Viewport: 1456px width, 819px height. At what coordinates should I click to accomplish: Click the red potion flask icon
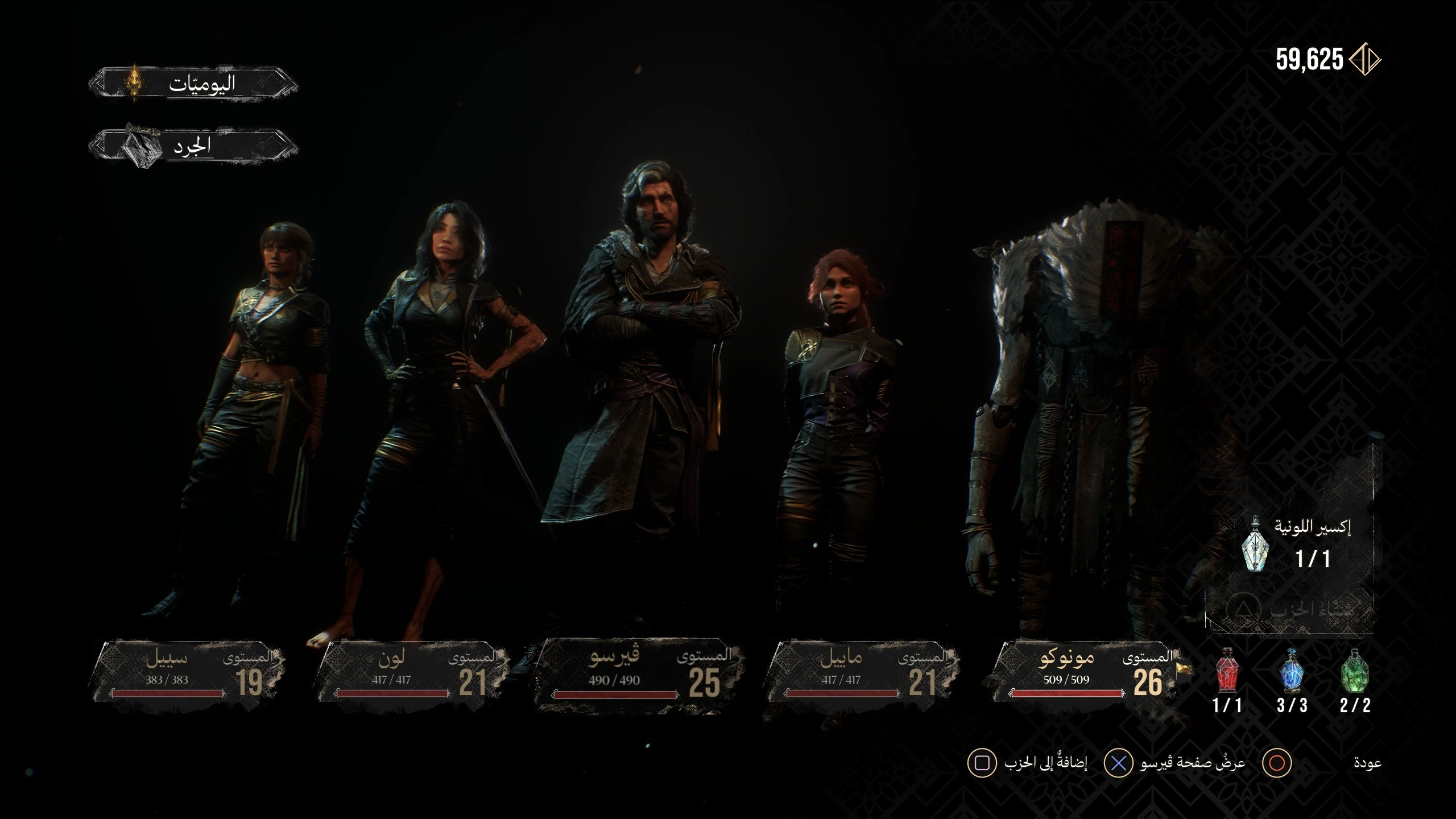(x=1227, y=672)
